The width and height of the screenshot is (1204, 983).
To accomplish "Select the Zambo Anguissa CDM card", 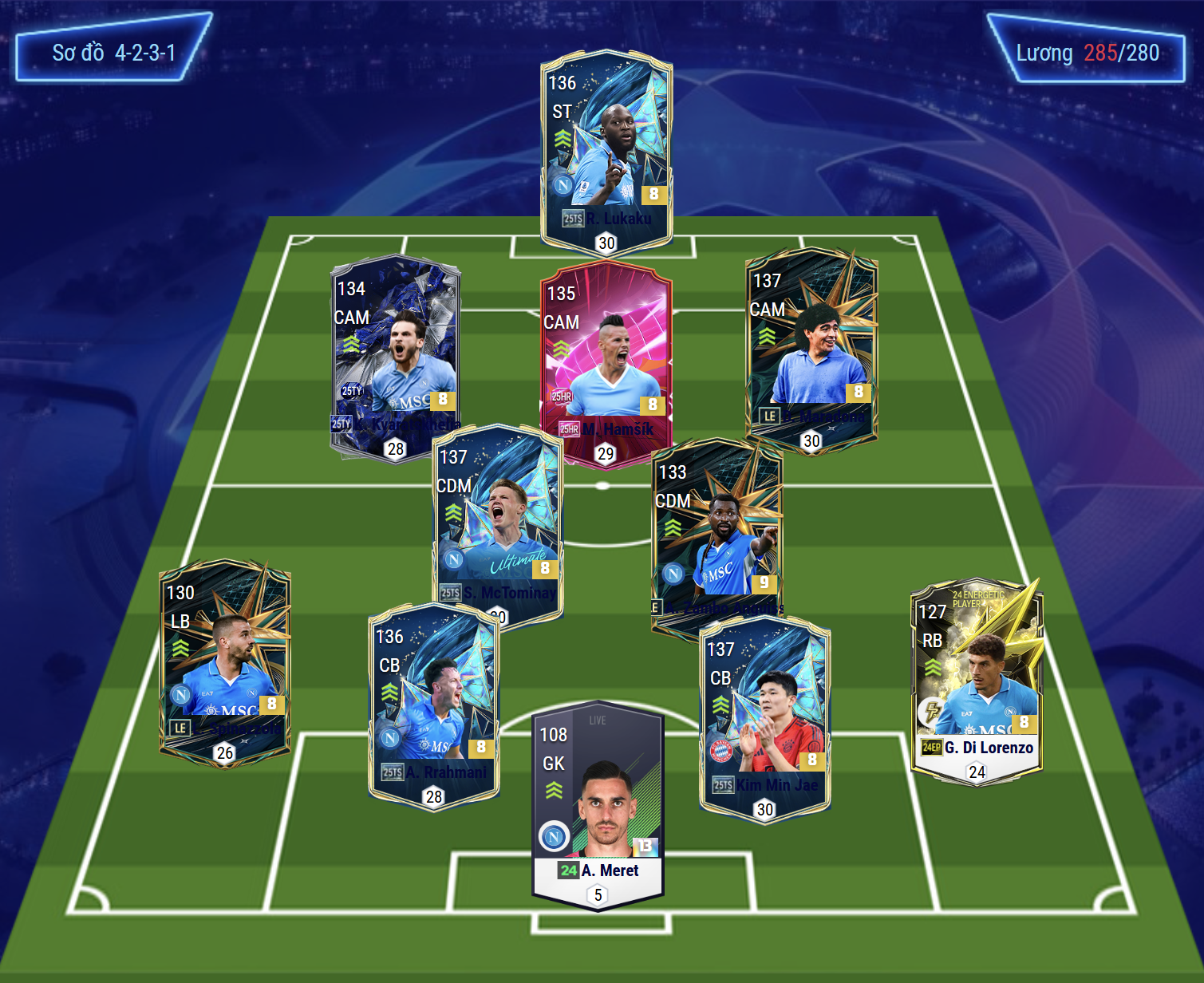I will (716, 535).
